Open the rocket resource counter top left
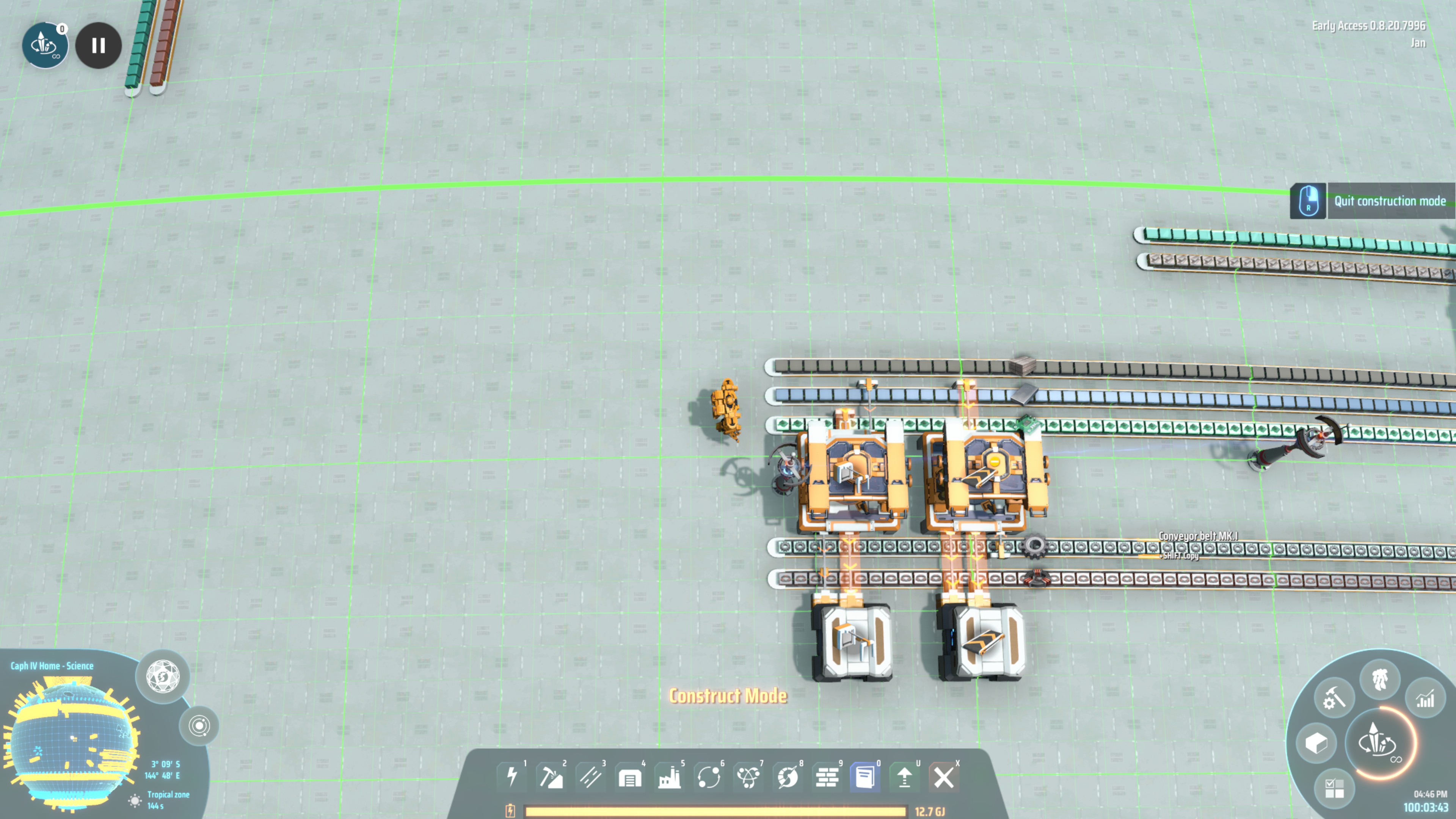The height and width of the screenshot is (819, 1456). click(x=45, y=46)
